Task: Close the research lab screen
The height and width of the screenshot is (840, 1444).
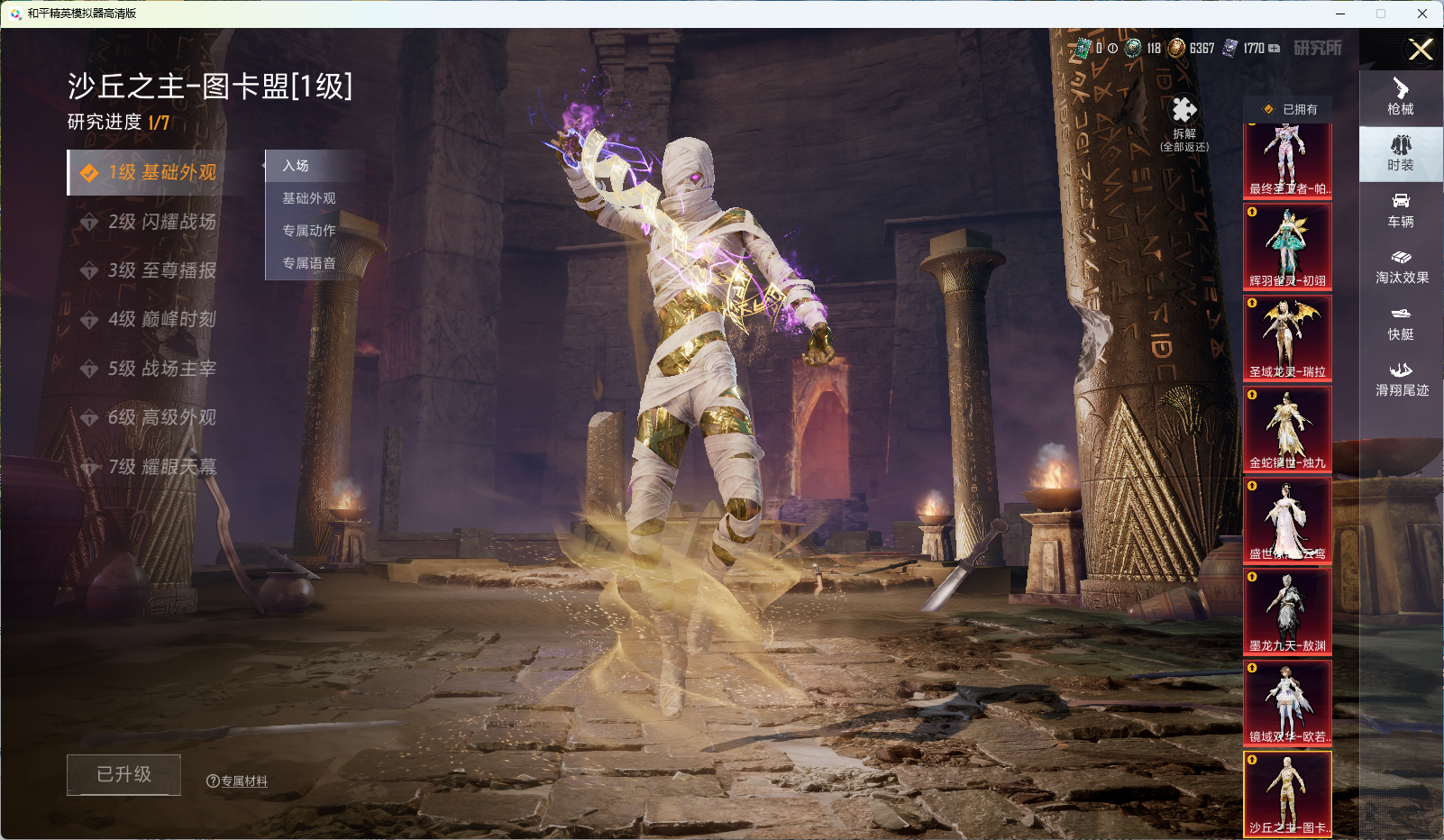Action: click(1421, 50)
